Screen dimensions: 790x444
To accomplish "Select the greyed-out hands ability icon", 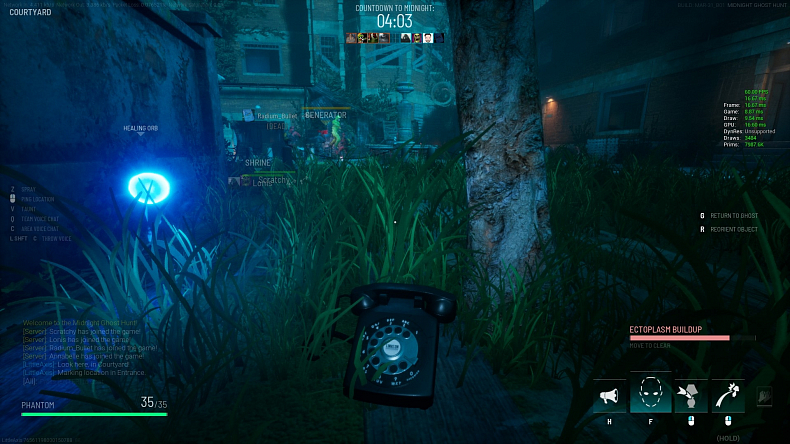I will tap(765, 397).
